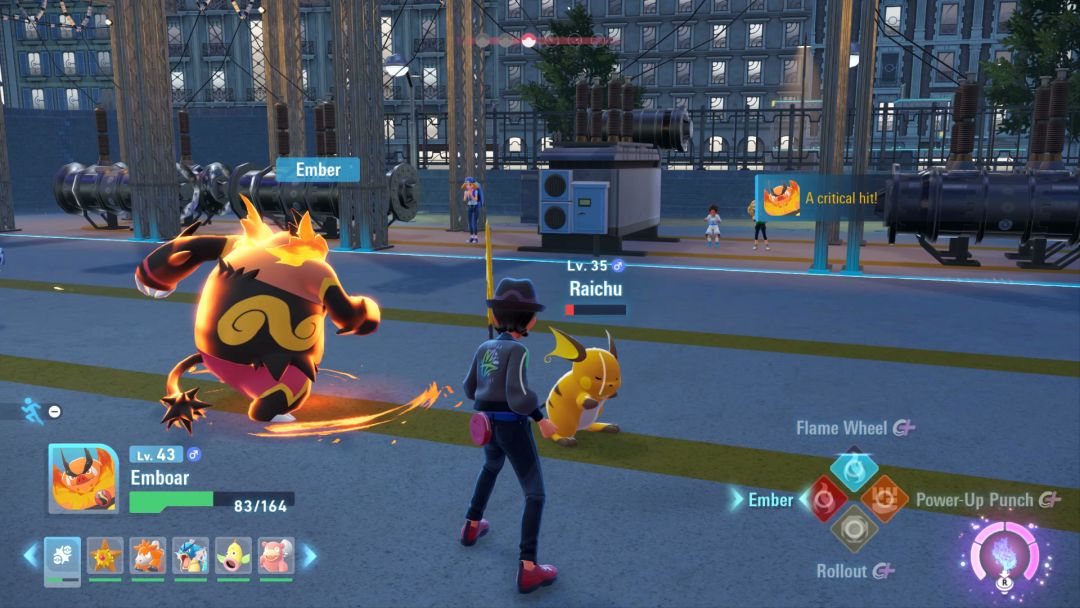Use the Flame Wheel move
The height and width of the screenshot is (608, 1080).
pyautogui.click(x=854, y=468)
